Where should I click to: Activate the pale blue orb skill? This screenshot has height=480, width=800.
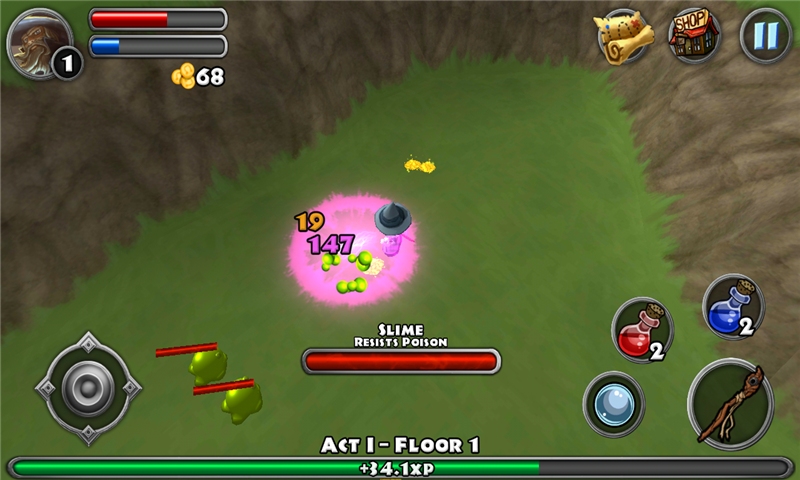(613, 404)
